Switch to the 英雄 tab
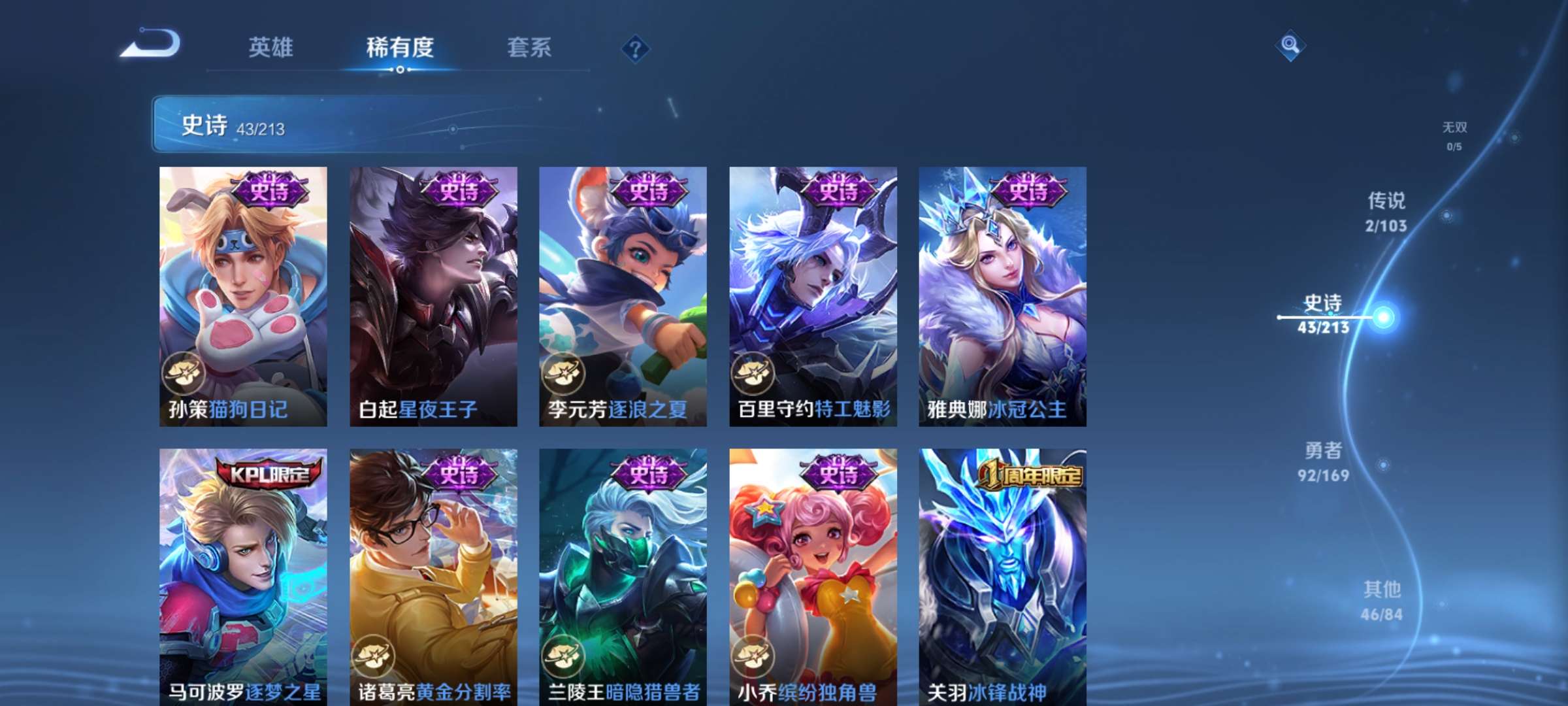Viewport: 1568px width, 706px height. [x=270, y=48]
